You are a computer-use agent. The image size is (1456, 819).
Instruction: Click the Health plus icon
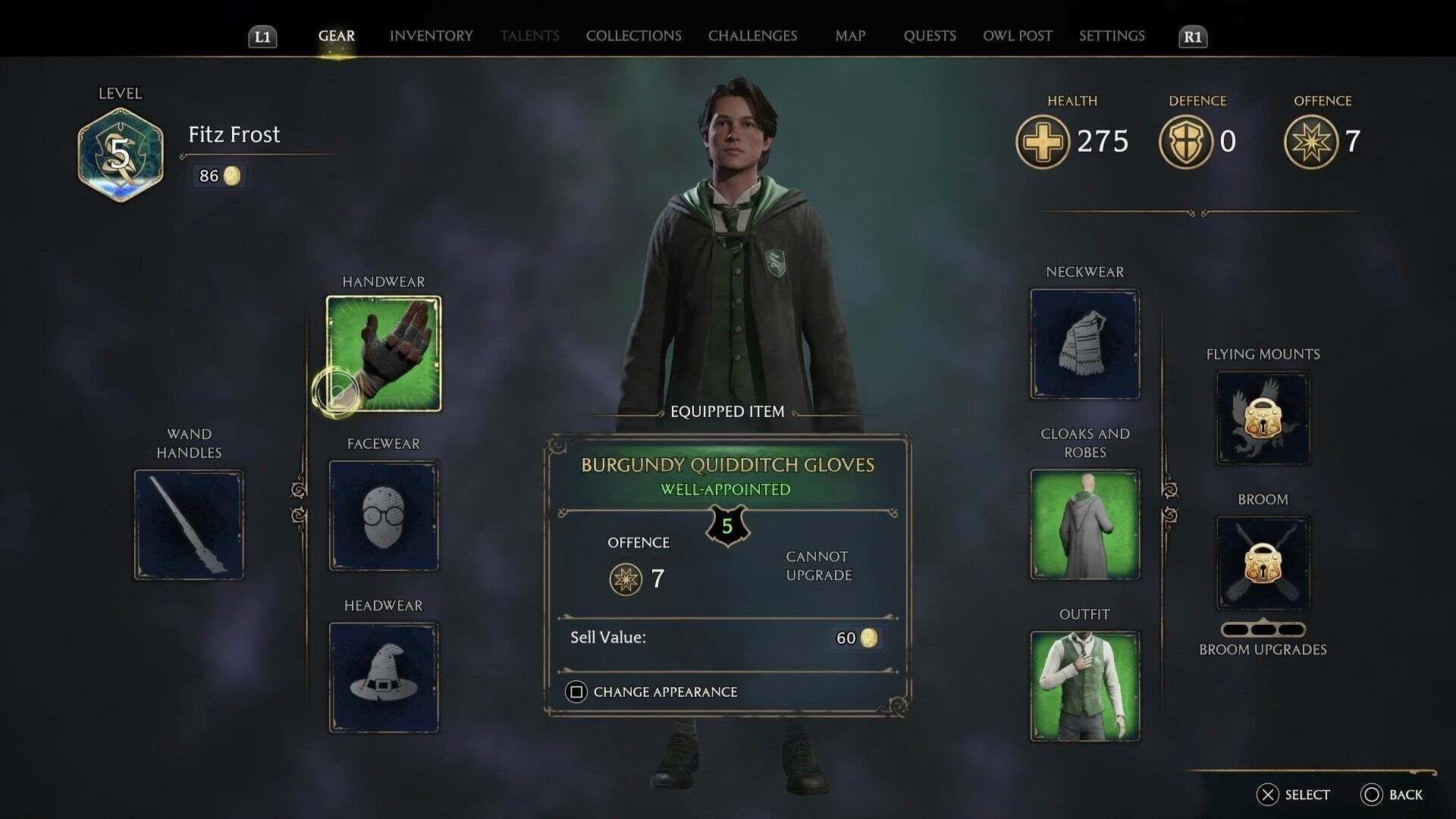pyautogui.click(x=1042, y=142)
